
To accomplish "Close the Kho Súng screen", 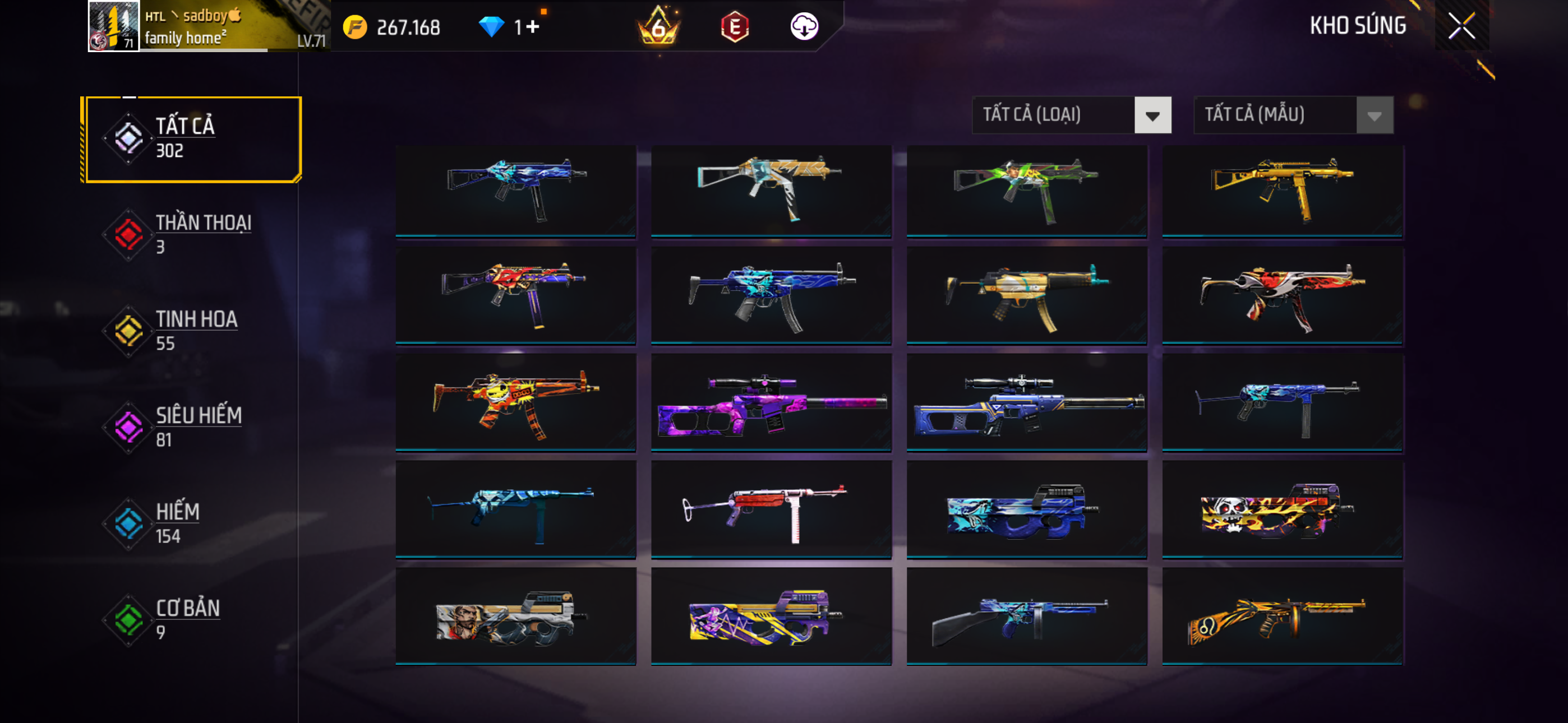I will [1461, 26].
